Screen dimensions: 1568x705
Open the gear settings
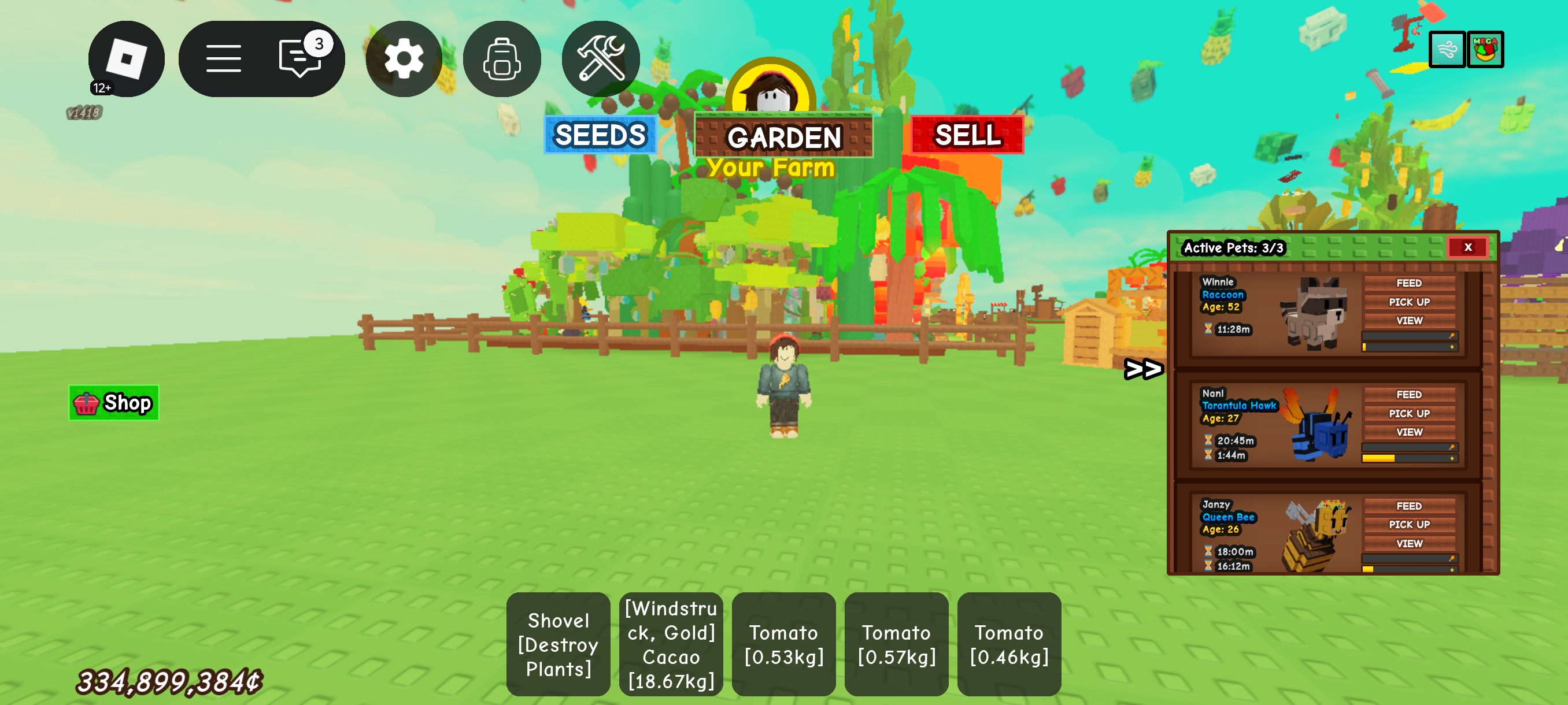404,58
